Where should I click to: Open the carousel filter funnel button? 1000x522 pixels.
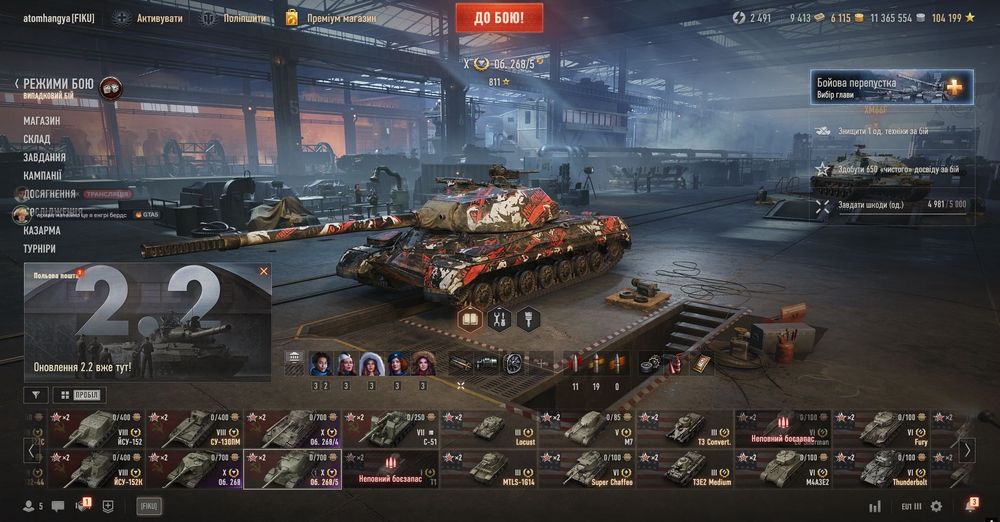click(x=35, y=395)
